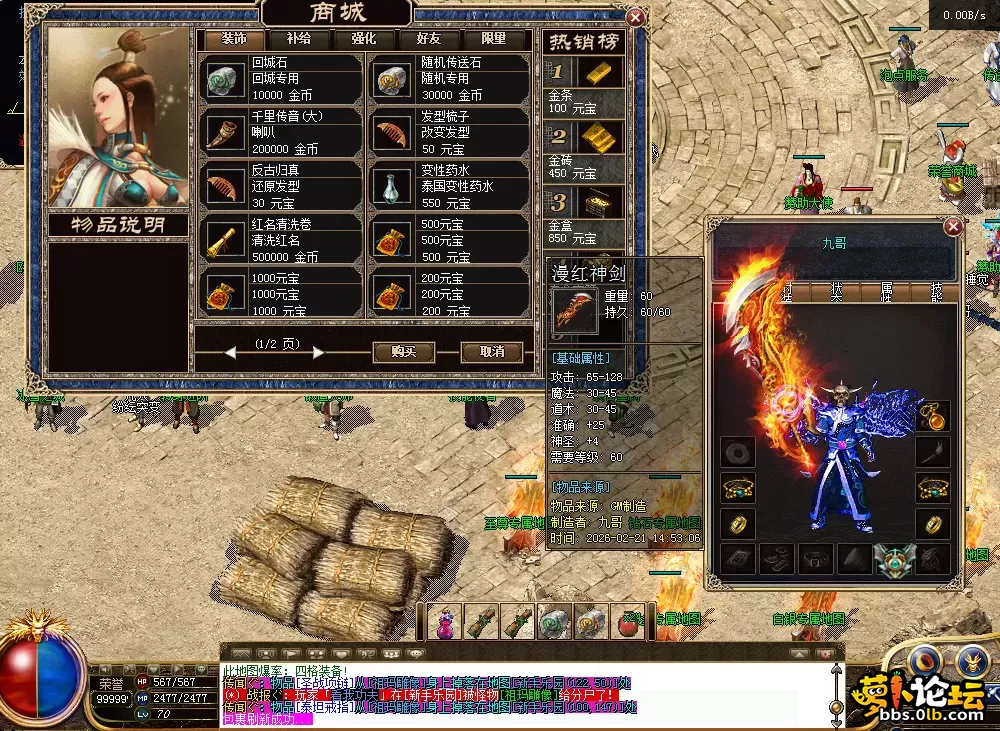Image resolution: width=1000 pixels, height=731 pixels.
Task: Select the 好友 tab in the shop
Action: [x=428, y=39]
